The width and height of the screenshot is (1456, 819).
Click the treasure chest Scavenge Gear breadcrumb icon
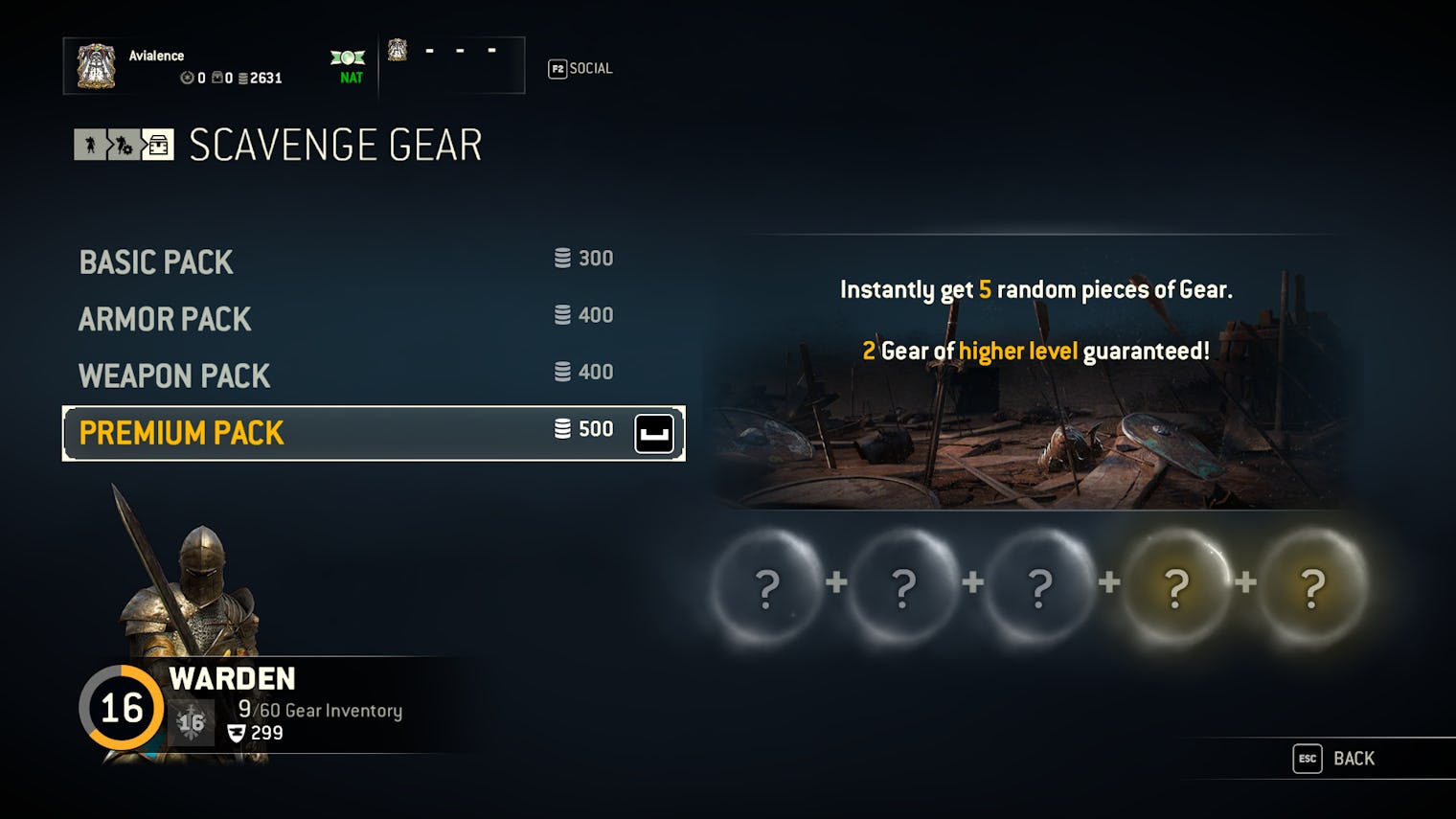158,145
